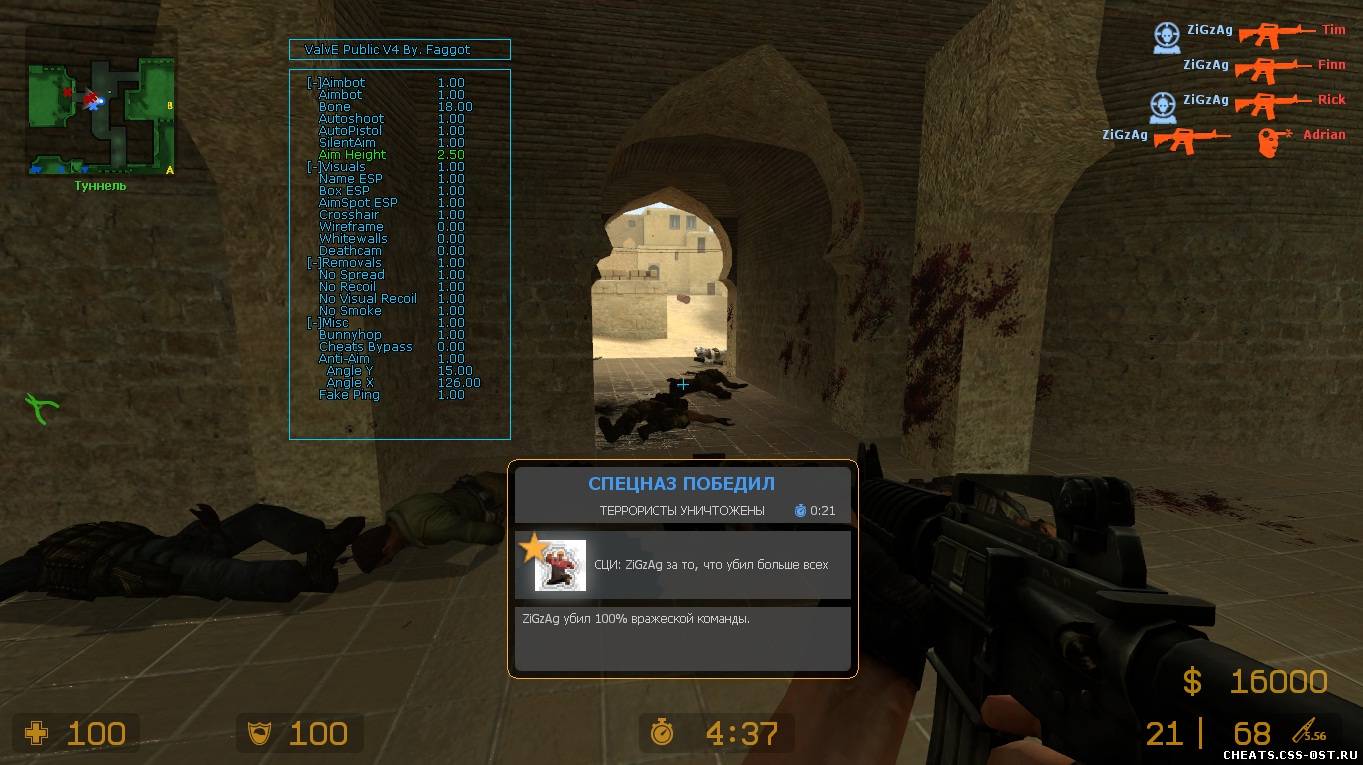
Task: Toggle Name ESP in the cheat menu
Action: point(350,179)
